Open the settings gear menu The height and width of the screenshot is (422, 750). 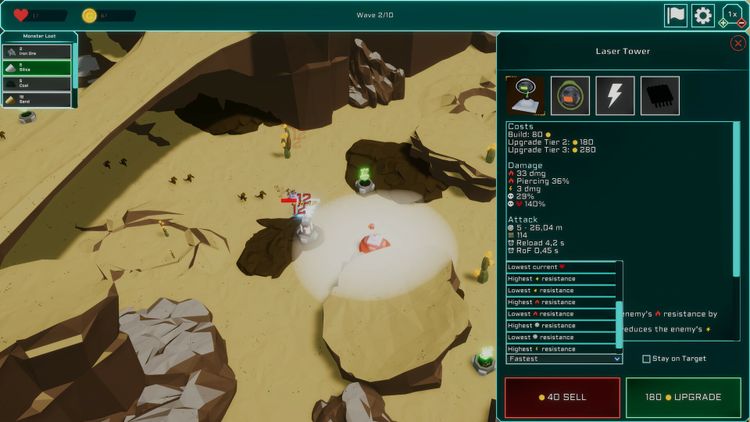(x=703, y=15)
